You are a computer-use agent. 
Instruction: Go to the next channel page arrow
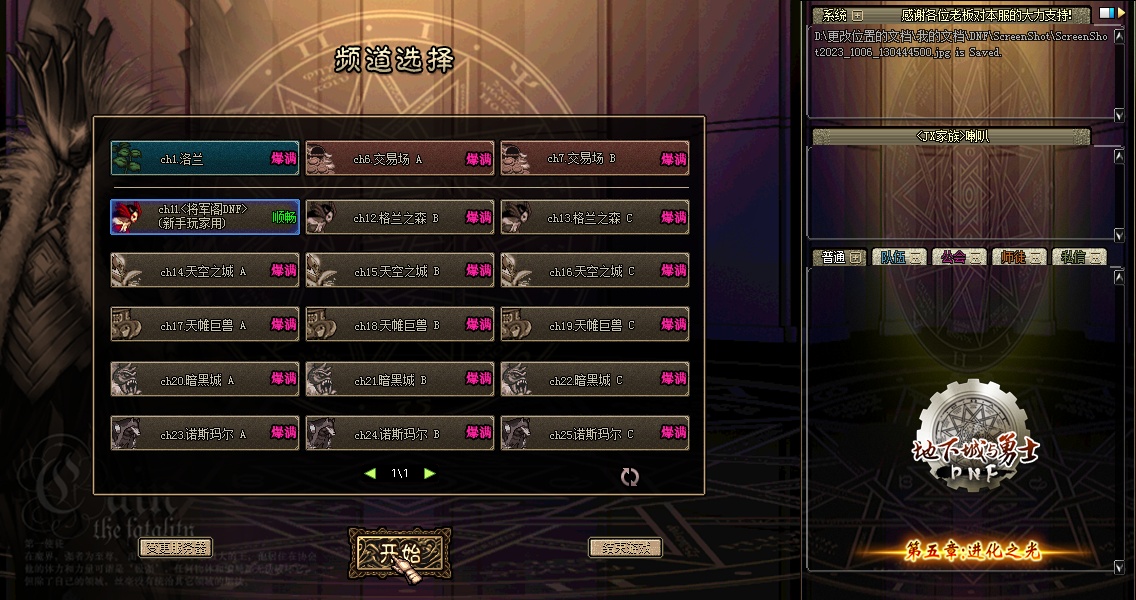[430, 474]
